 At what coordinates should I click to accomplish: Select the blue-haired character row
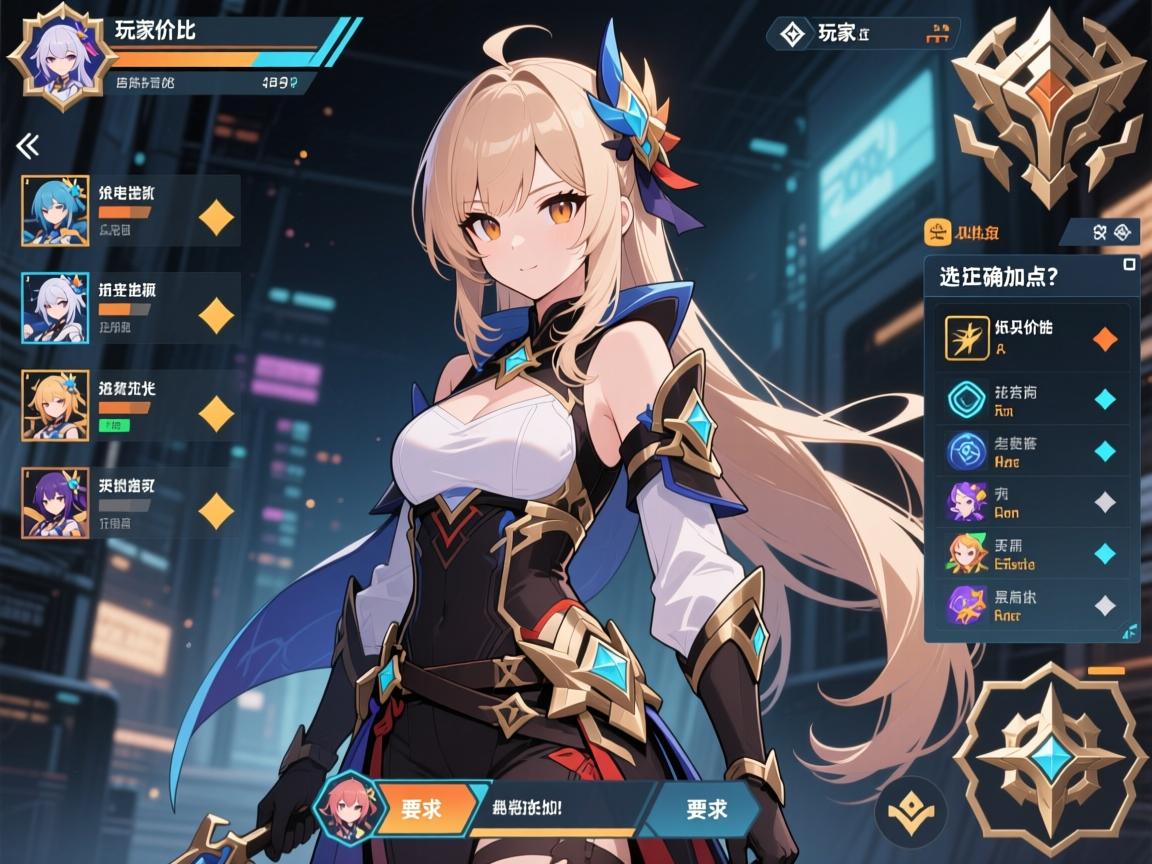pos(130,211)
